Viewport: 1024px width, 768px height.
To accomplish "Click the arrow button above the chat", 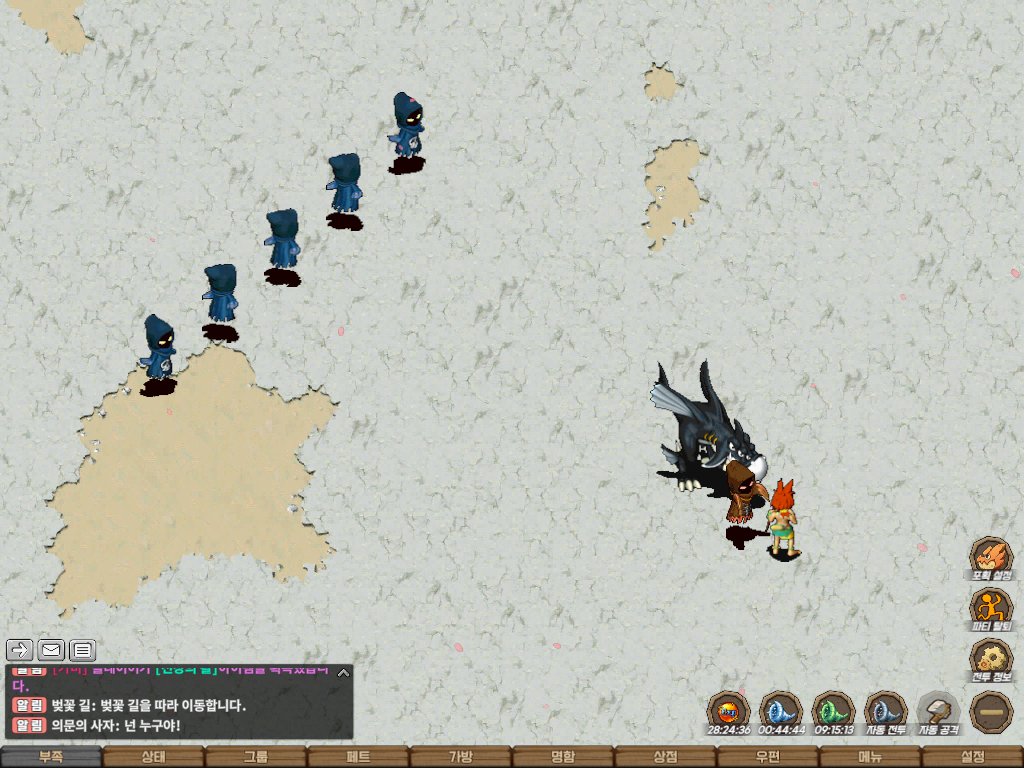I will [x=19, y=650].
